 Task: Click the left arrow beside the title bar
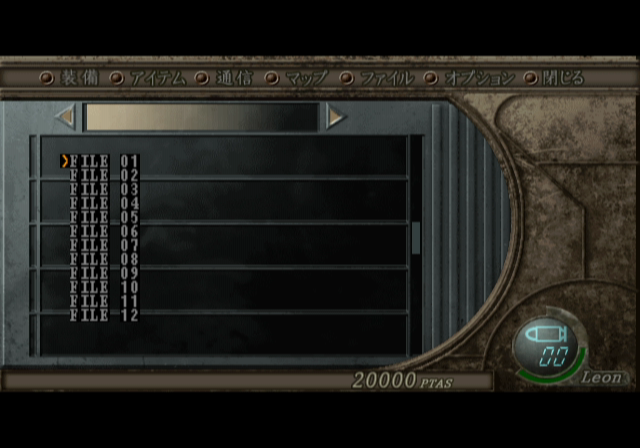point(66,117)
